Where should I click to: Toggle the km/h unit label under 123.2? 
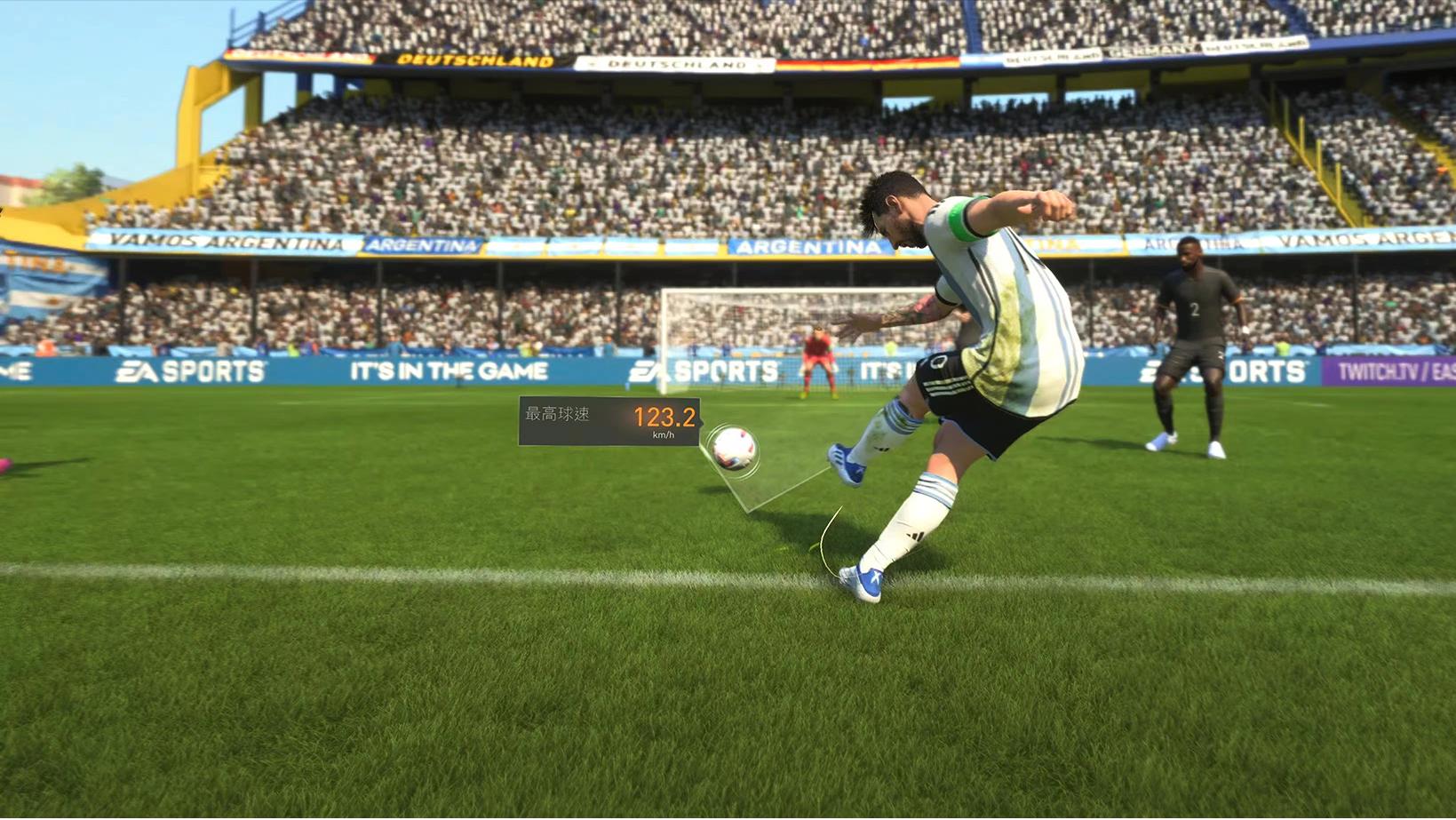(x=664, y=435)
